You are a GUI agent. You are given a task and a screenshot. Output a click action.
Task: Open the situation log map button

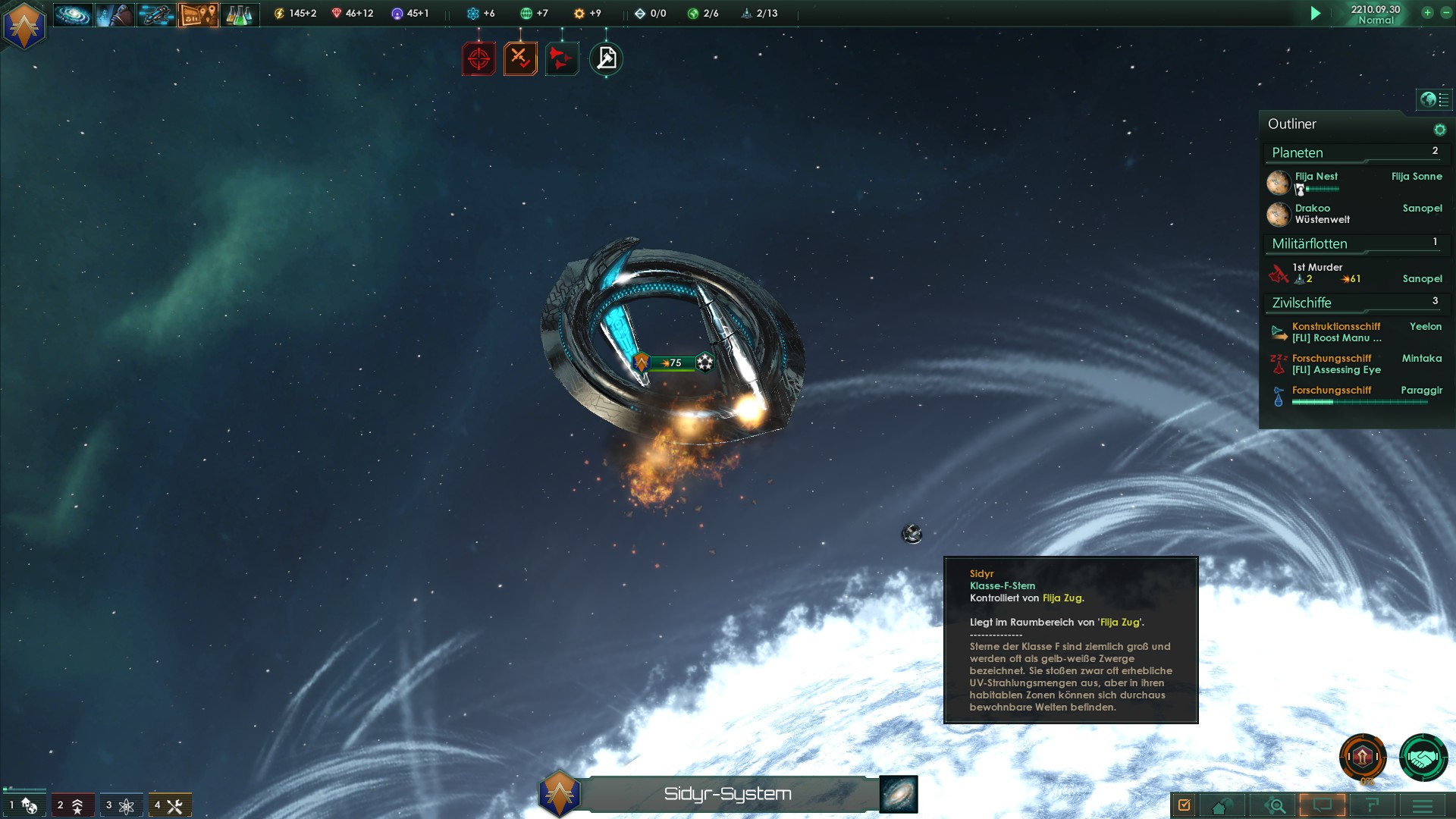coord(198,14)
